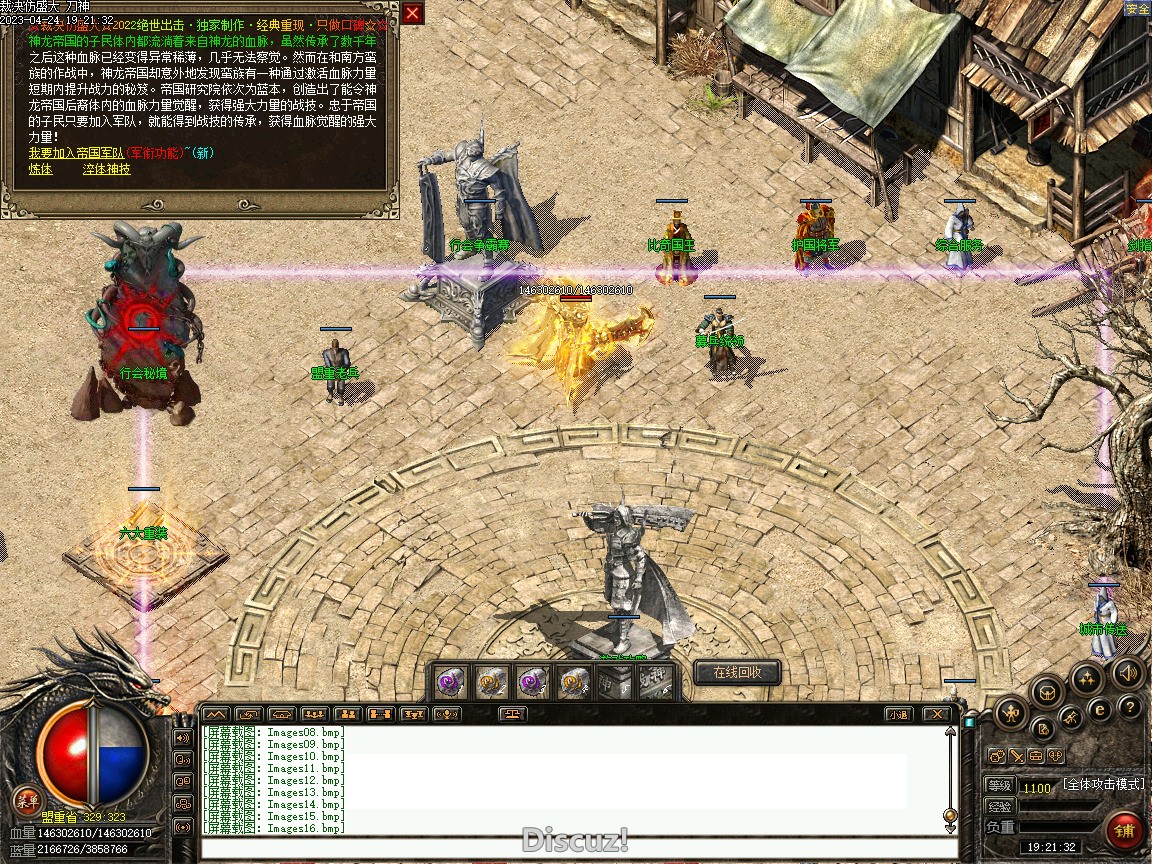Click the 安全 label at top-right corner

point(1137,8)
